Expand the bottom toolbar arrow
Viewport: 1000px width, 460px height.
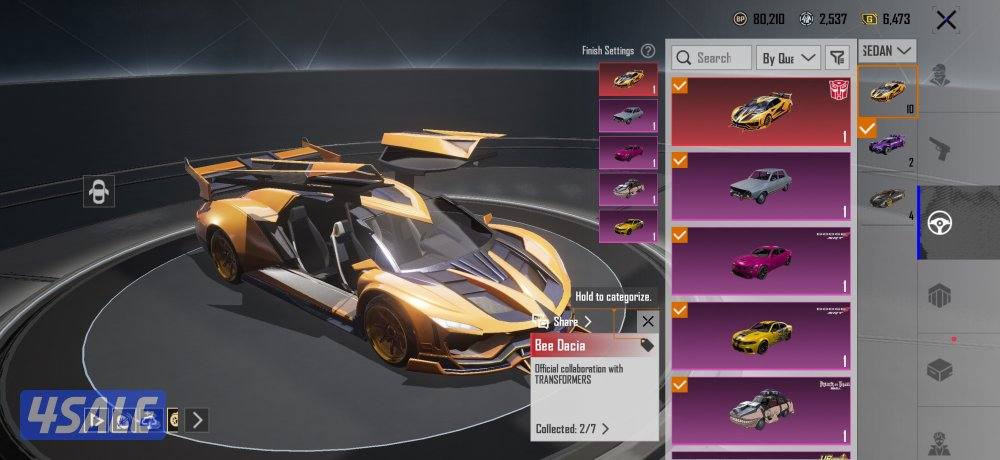(197, 420)
